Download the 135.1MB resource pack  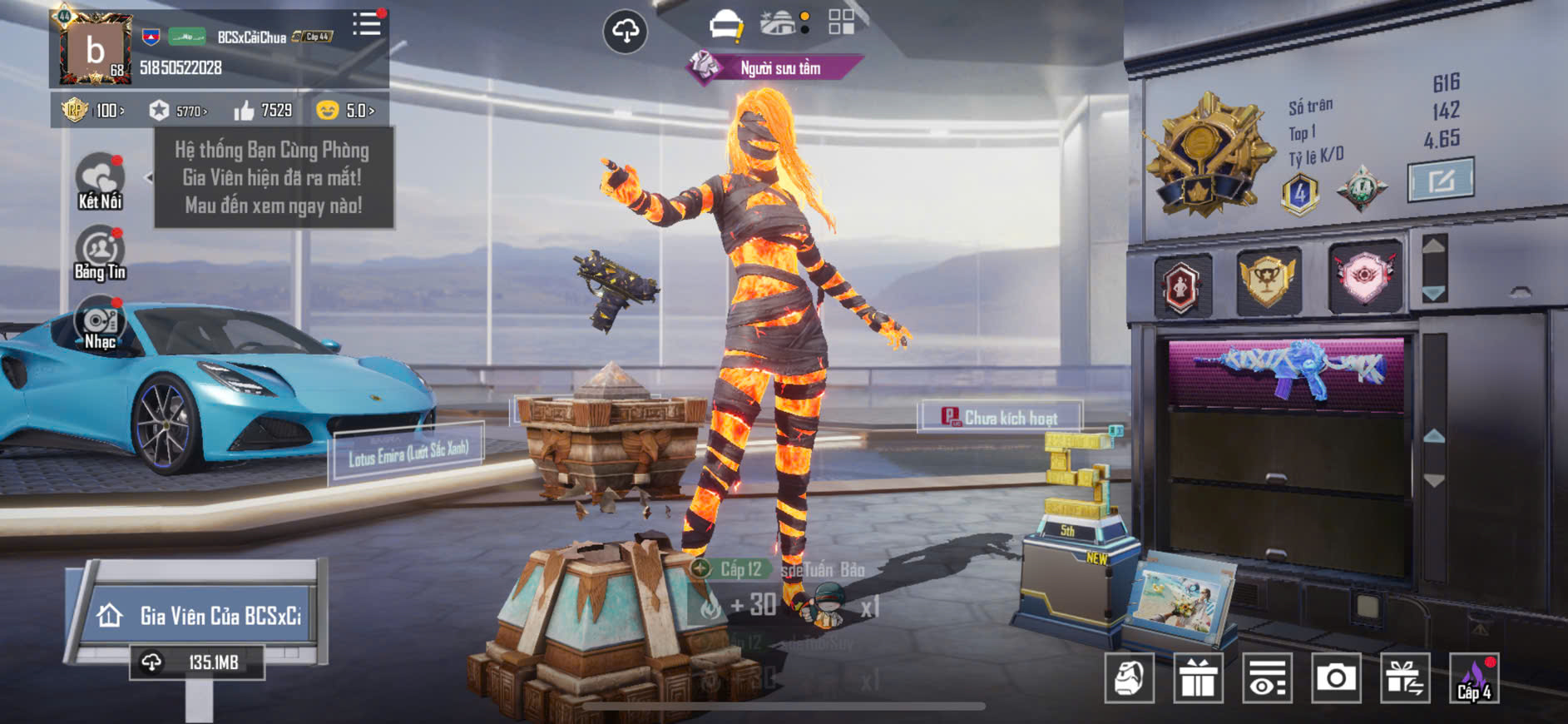(197, 662)
